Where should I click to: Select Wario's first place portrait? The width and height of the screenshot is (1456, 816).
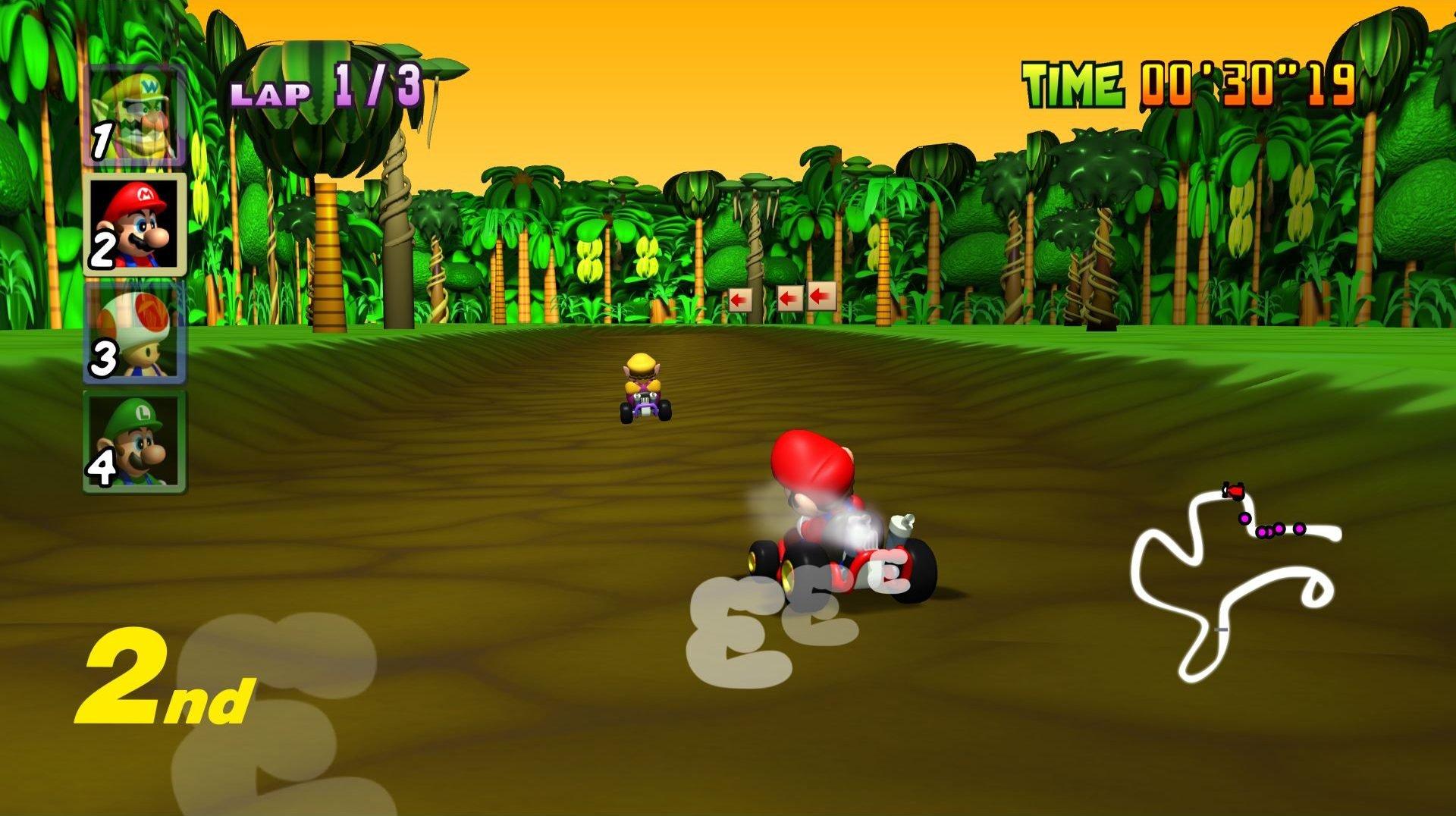(135, 115)
